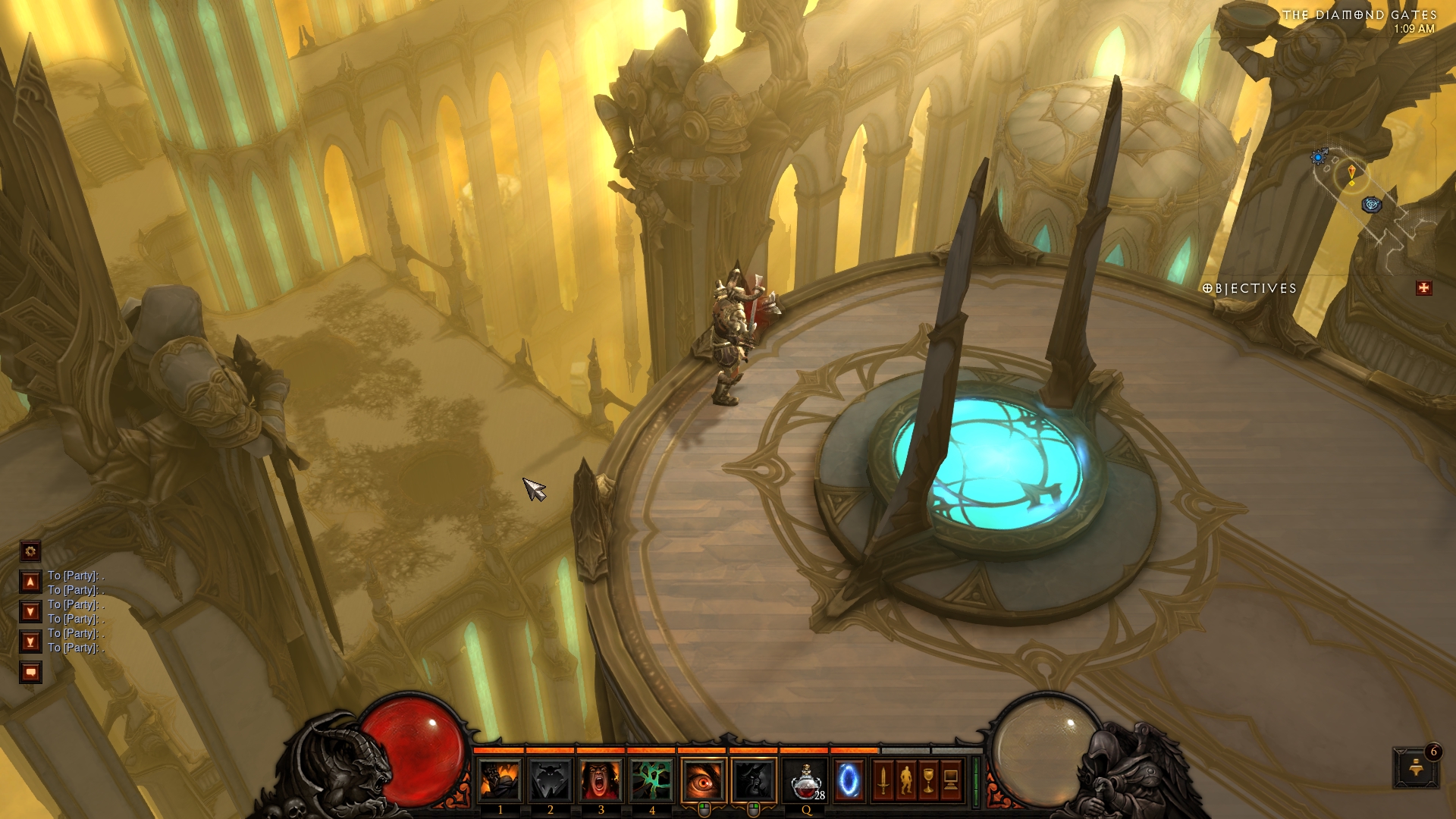Select the glowing eye left-mouse skill
Image resolution: width=1456 pixels, height=819 pixels.
(704, 780)
